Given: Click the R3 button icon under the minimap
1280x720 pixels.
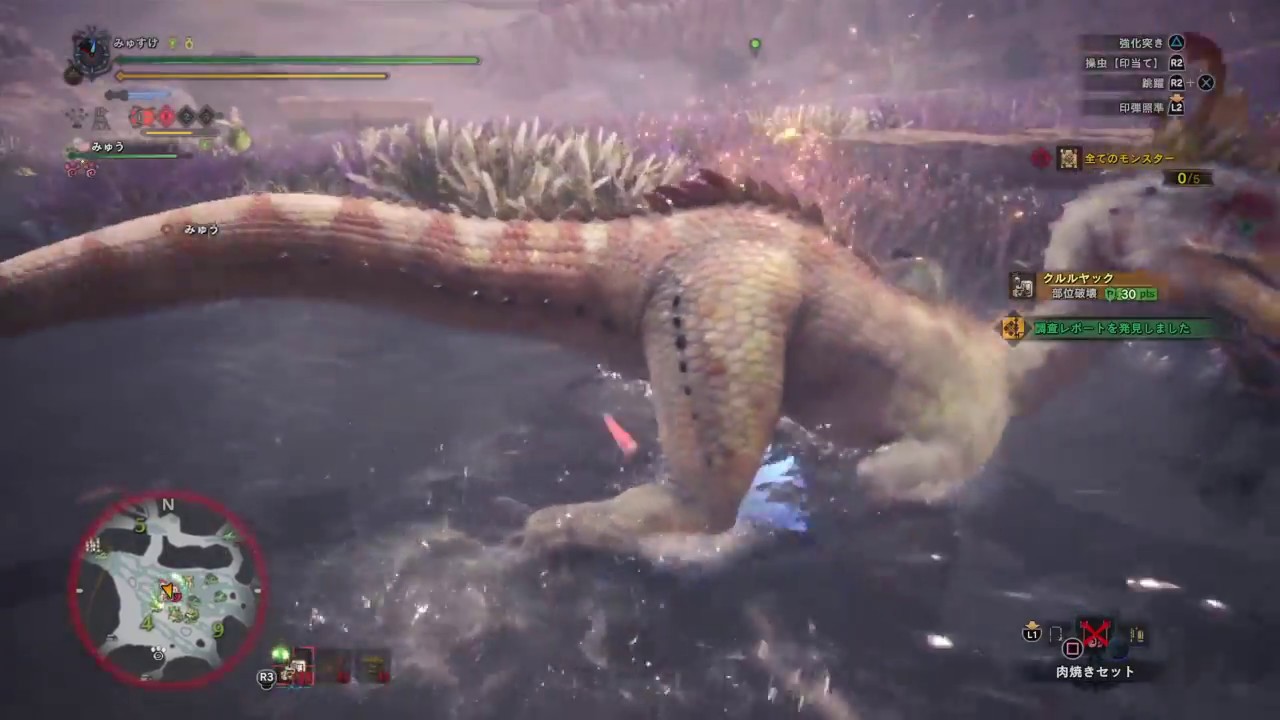Looking at the screenshot, I should (266, 677).
